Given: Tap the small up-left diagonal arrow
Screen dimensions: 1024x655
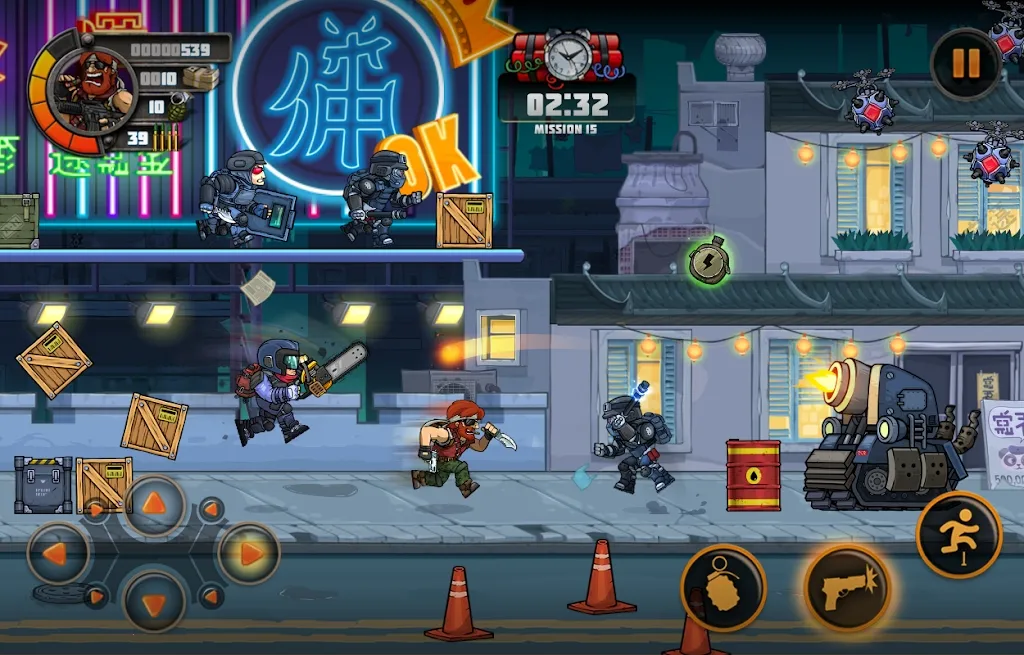Looking at the screenshot, I should coord(96,510).
